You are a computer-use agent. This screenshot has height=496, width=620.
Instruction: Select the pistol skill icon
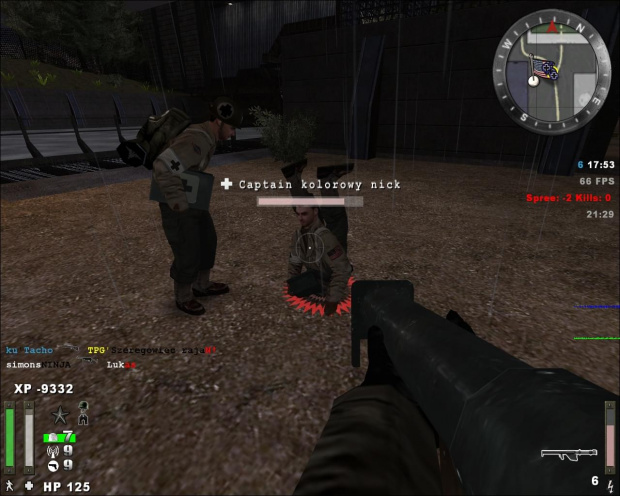tap(53, 463)
